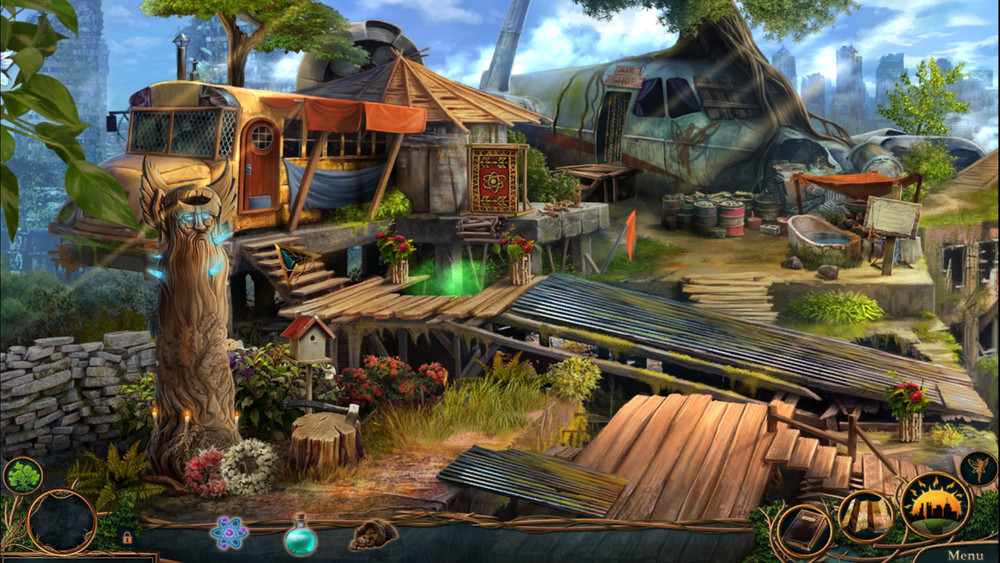The height and width of the screenshot is (563, 1000).
Task: Click the green tree emblem icon
Action: point(21,476)
